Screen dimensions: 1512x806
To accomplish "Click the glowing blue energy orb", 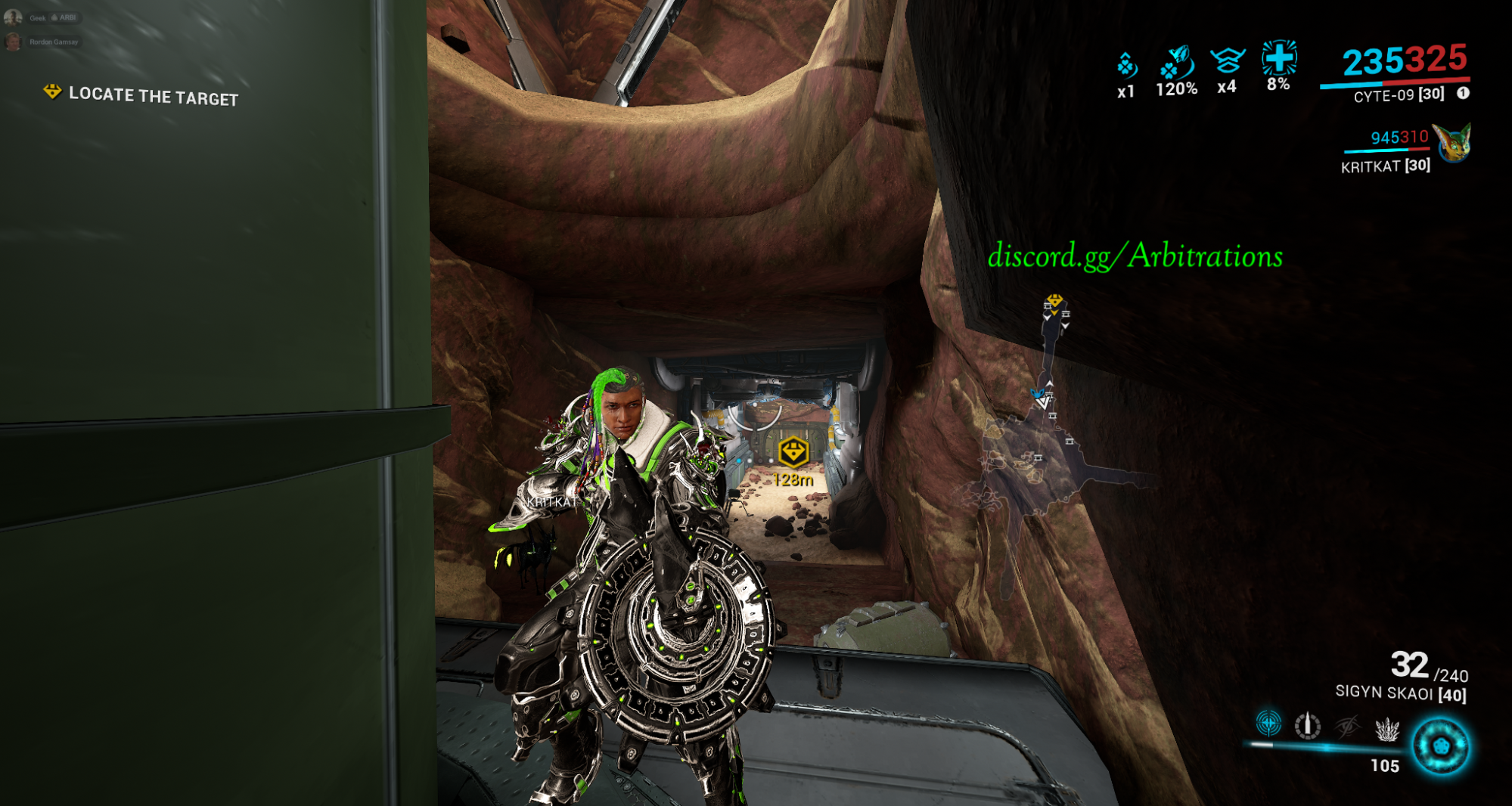I will tap(1441, 746).
